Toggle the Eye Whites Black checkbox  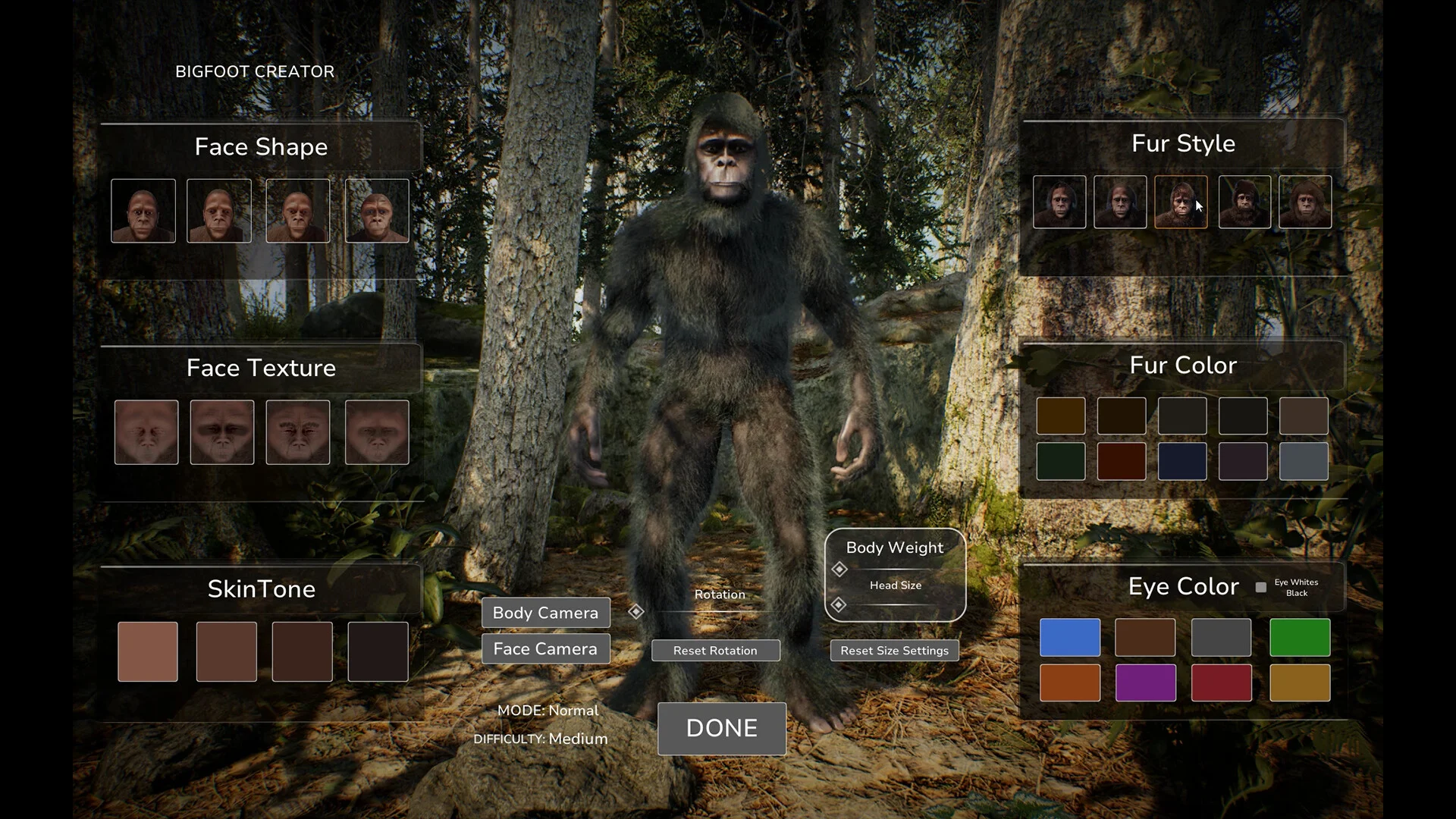[1261, 587]
